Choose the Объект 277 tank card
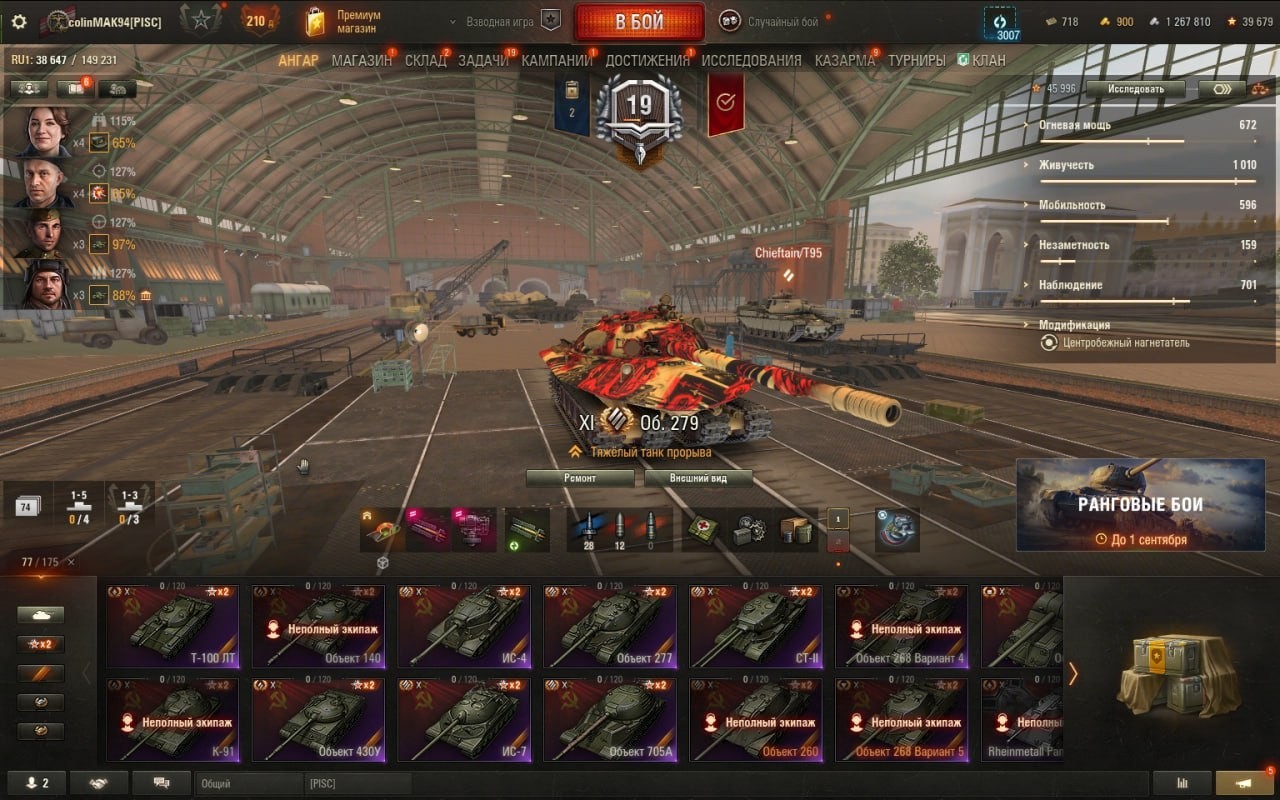Viewport: 1280px width, 800px height. coord(610,627)
